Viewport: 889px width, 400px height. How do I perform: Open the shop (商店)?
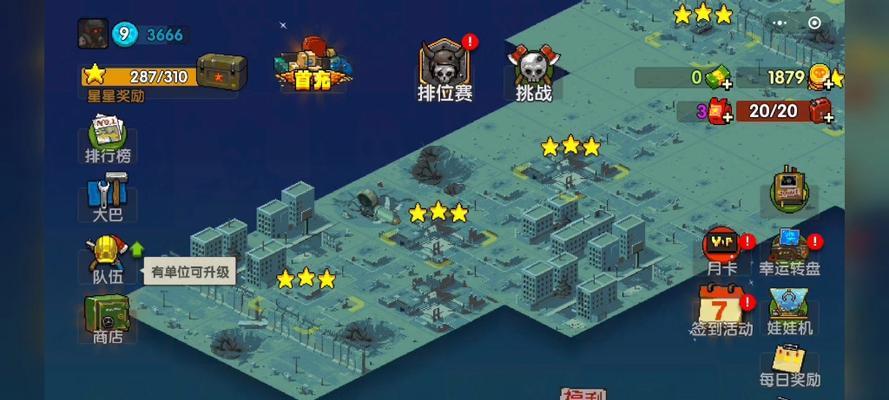tap(107, 316)
